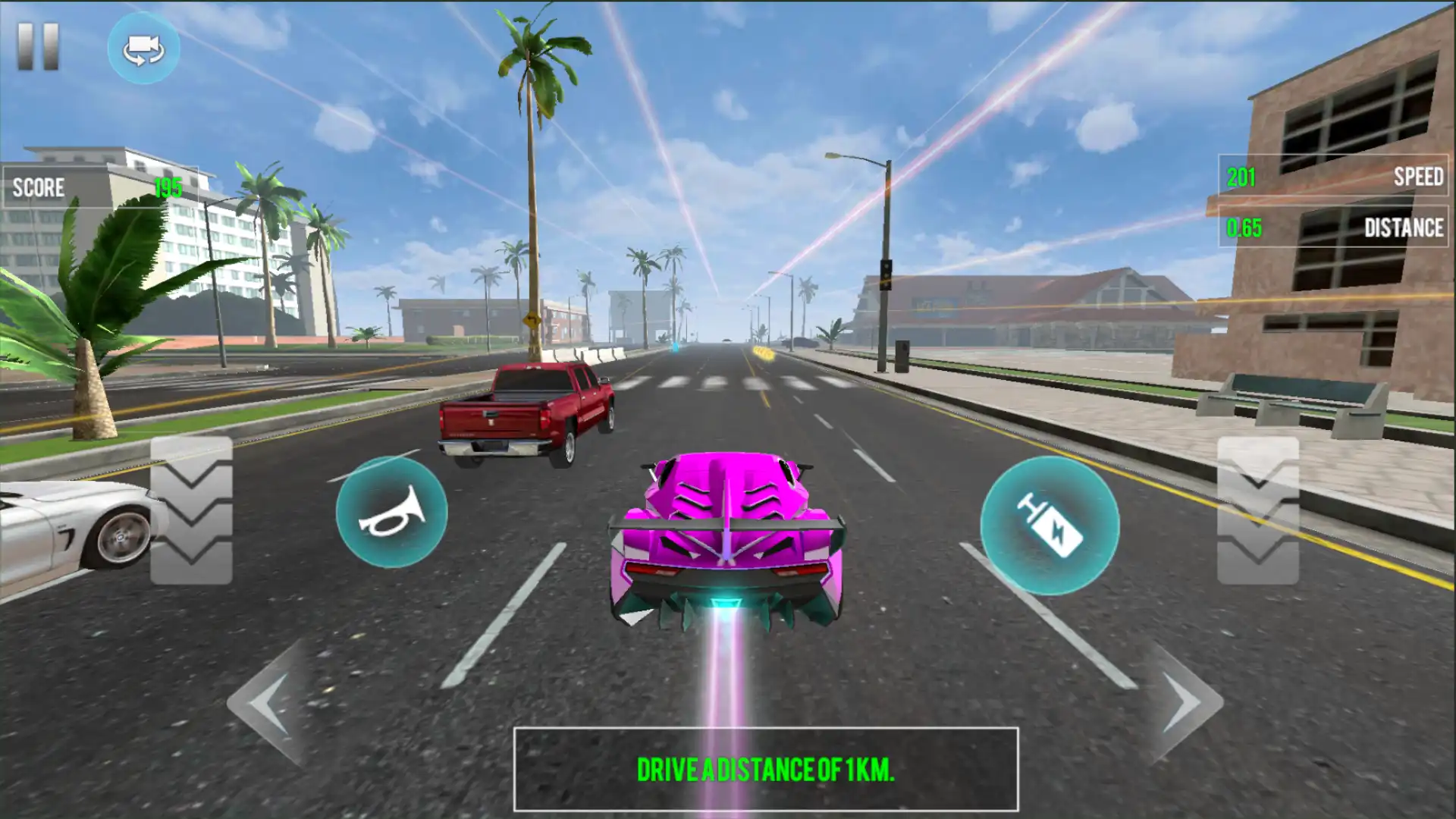Tap the right-side pedal chevrons
1456x819 pixels.
point(1258,510)
